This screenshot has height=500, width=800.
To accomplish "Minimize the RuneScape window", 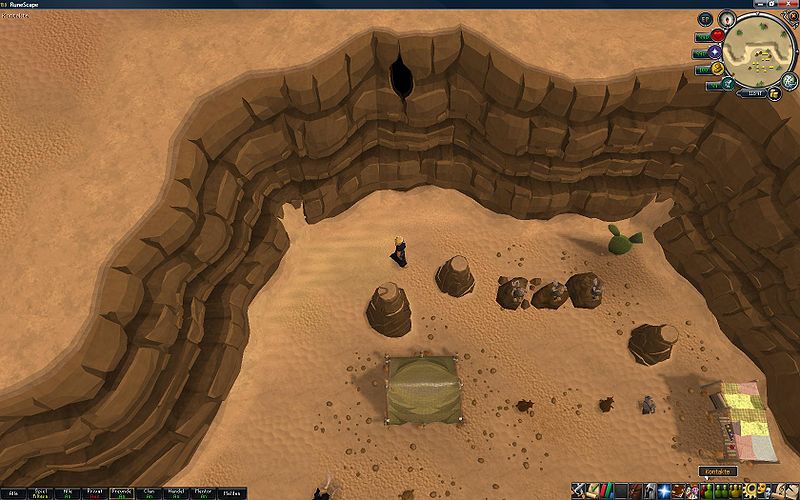I will (761, 5).
